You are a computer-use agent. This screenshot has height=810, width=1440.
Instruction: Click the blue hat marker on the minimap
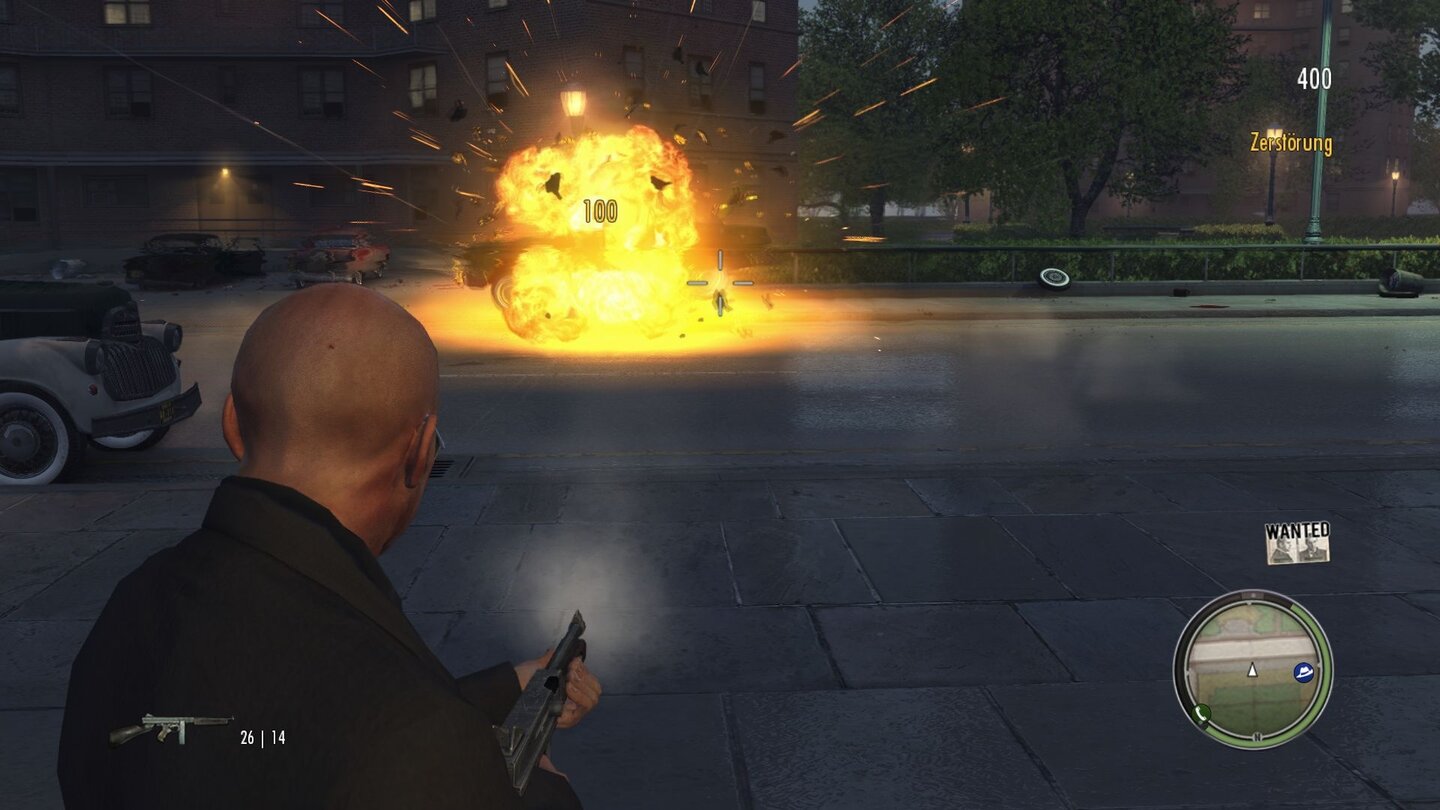pyautogui.click(x=1304, y=672)
